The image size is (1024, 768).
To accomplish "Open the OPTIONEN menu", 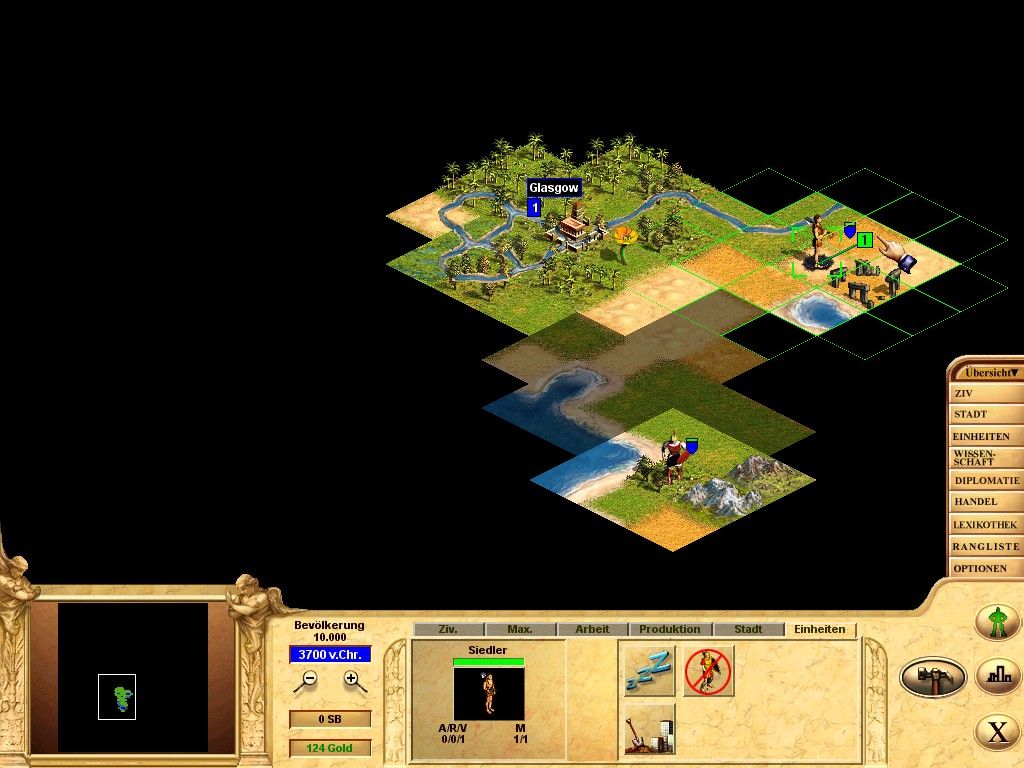I will click(x=980, y=568).
